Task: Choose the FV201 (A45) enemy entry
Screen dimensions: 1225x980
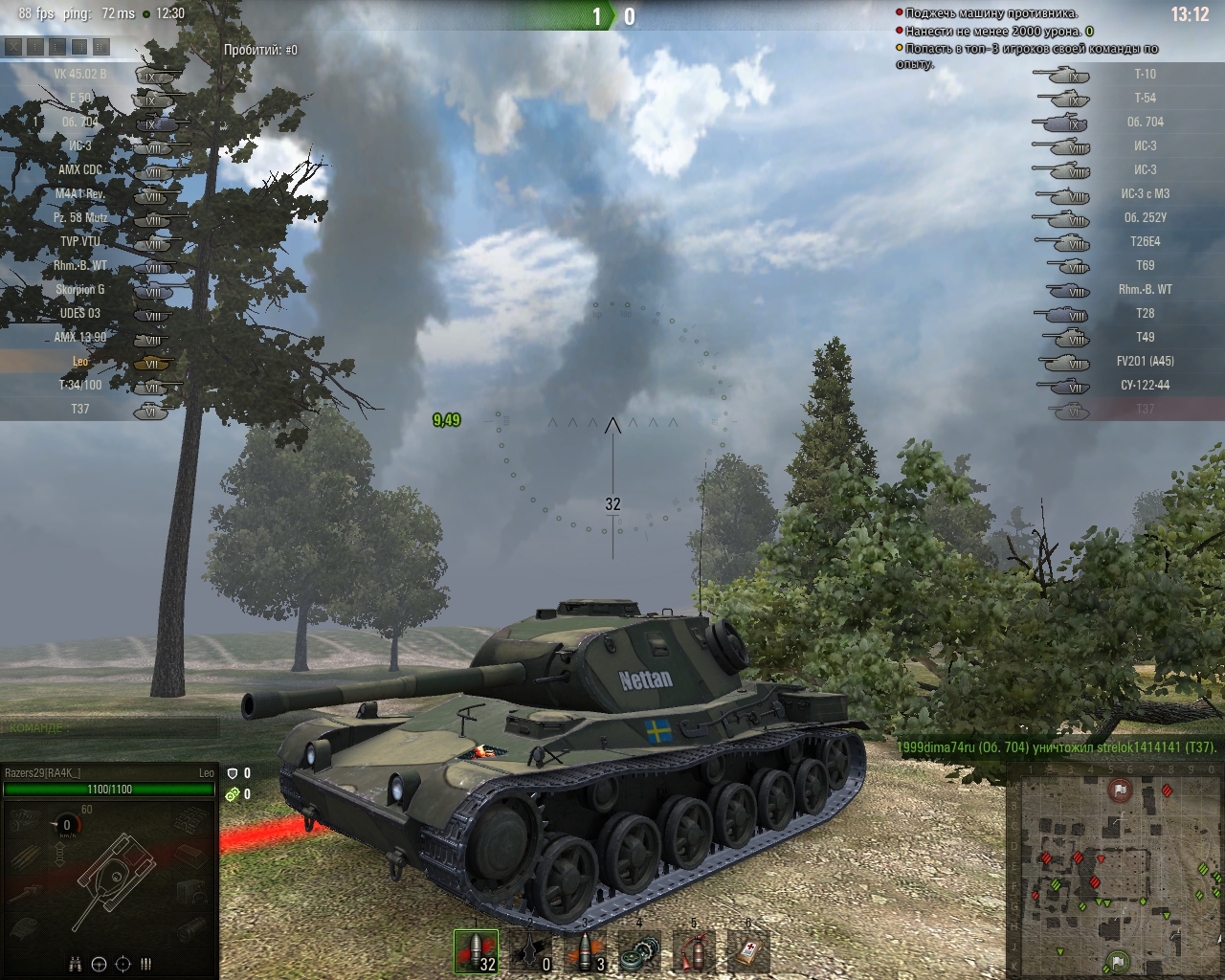Action: pos(1145,361)
